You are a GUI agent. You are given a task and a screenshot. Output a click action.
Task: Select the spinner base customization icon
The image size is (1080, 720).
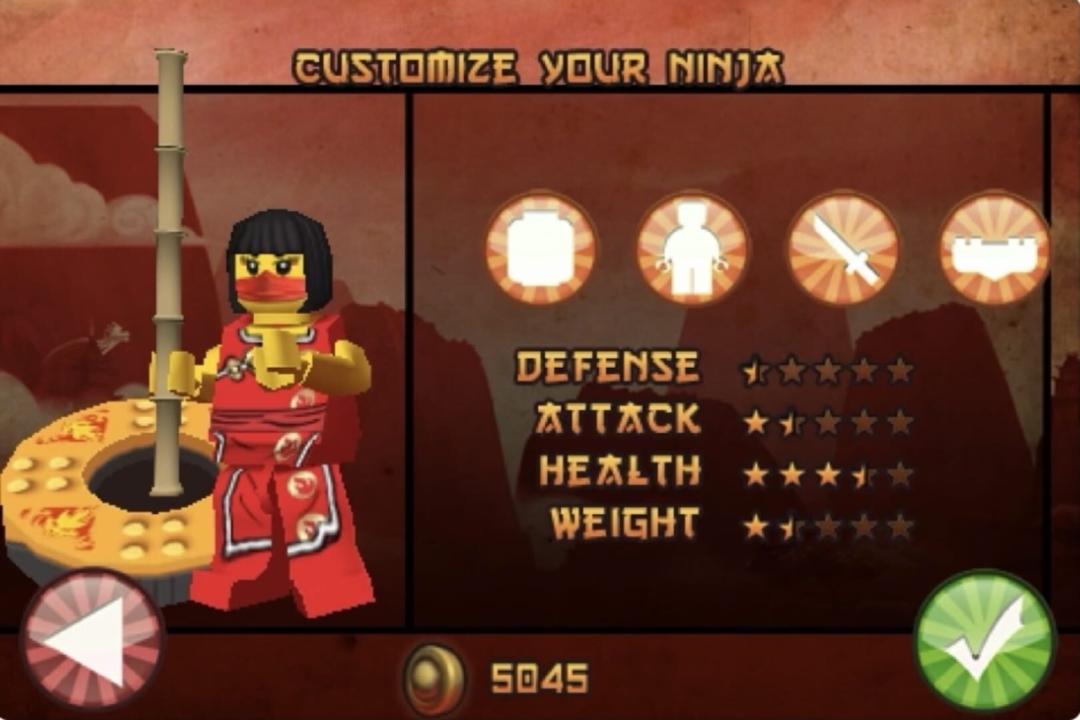click(993, 248)
